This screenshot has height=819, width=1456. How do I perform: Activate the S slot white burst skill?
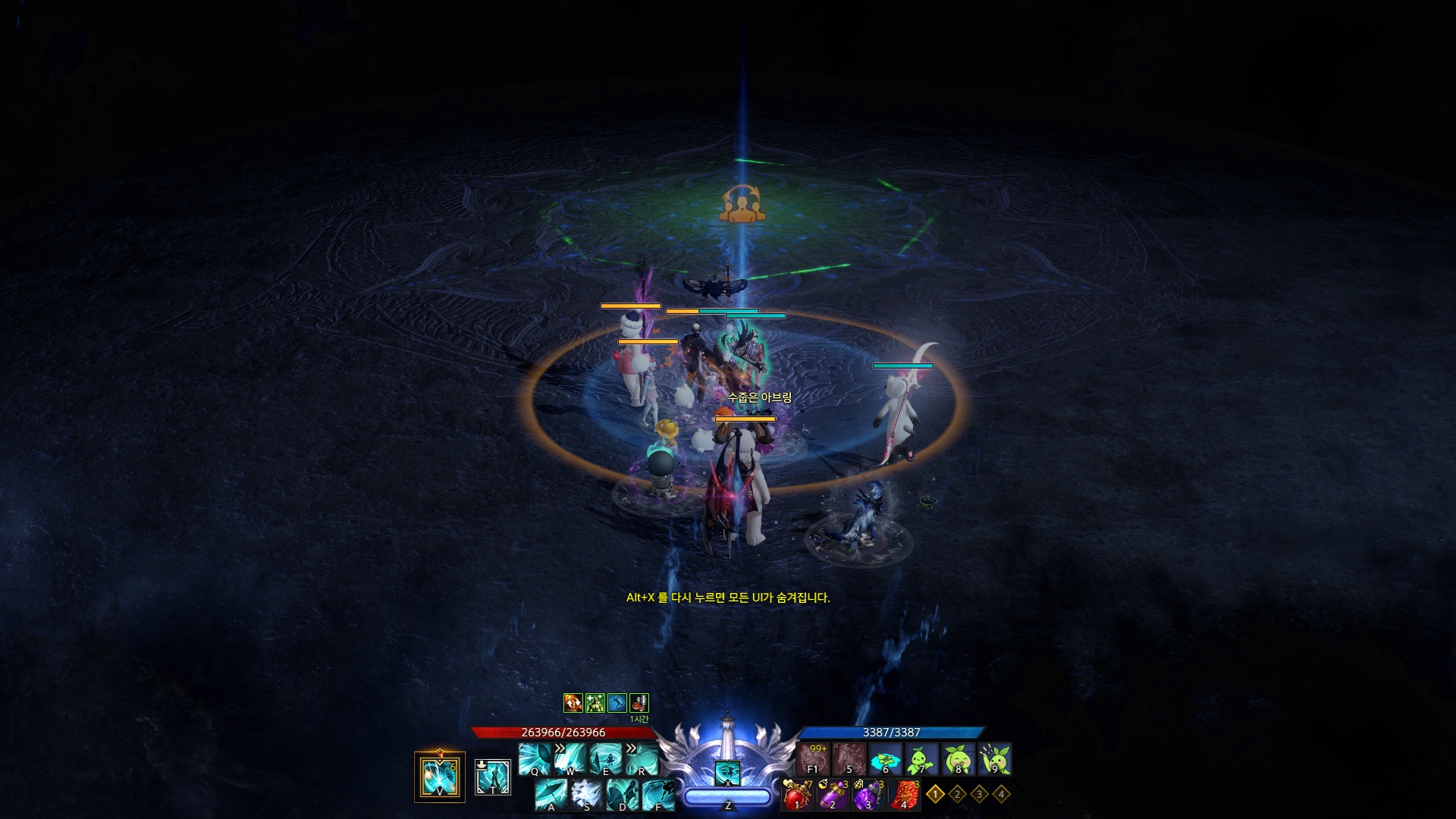point(587,795)
